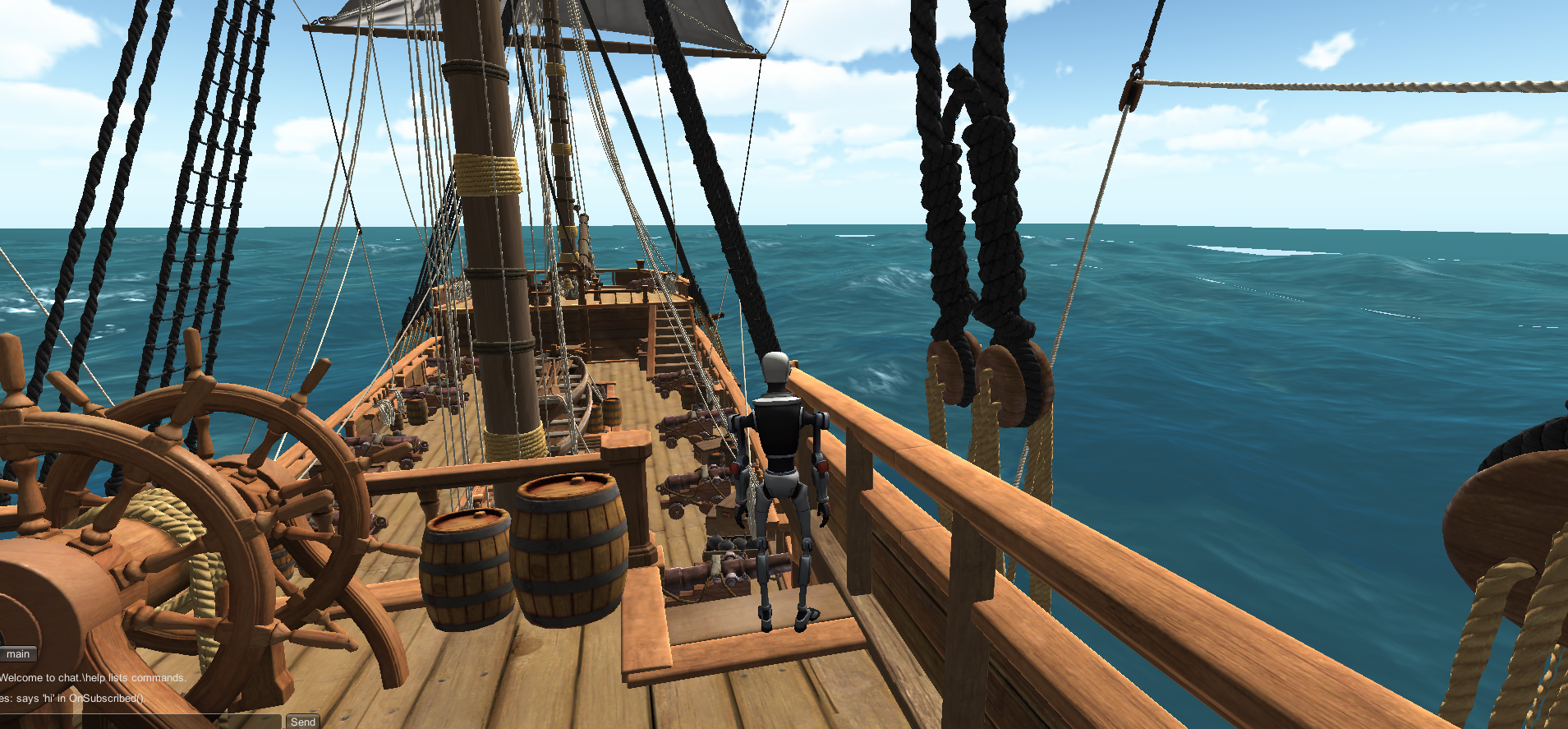The image size is (1568, 729).
Task: Focus the chat message input box
Action: [x=140, y=722]
